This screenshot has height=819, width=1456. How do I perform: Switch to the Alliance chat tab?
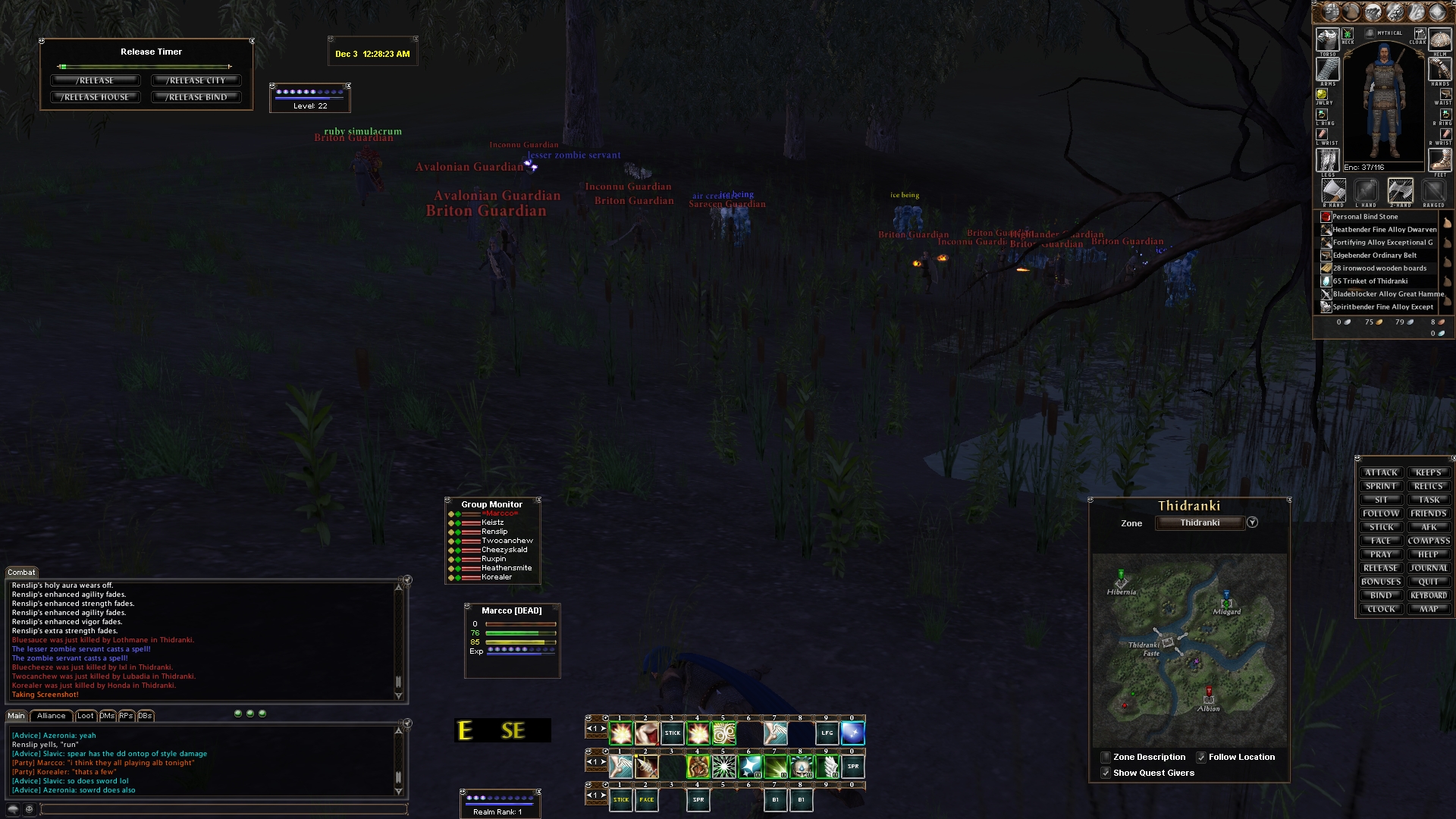click(52, 716)
